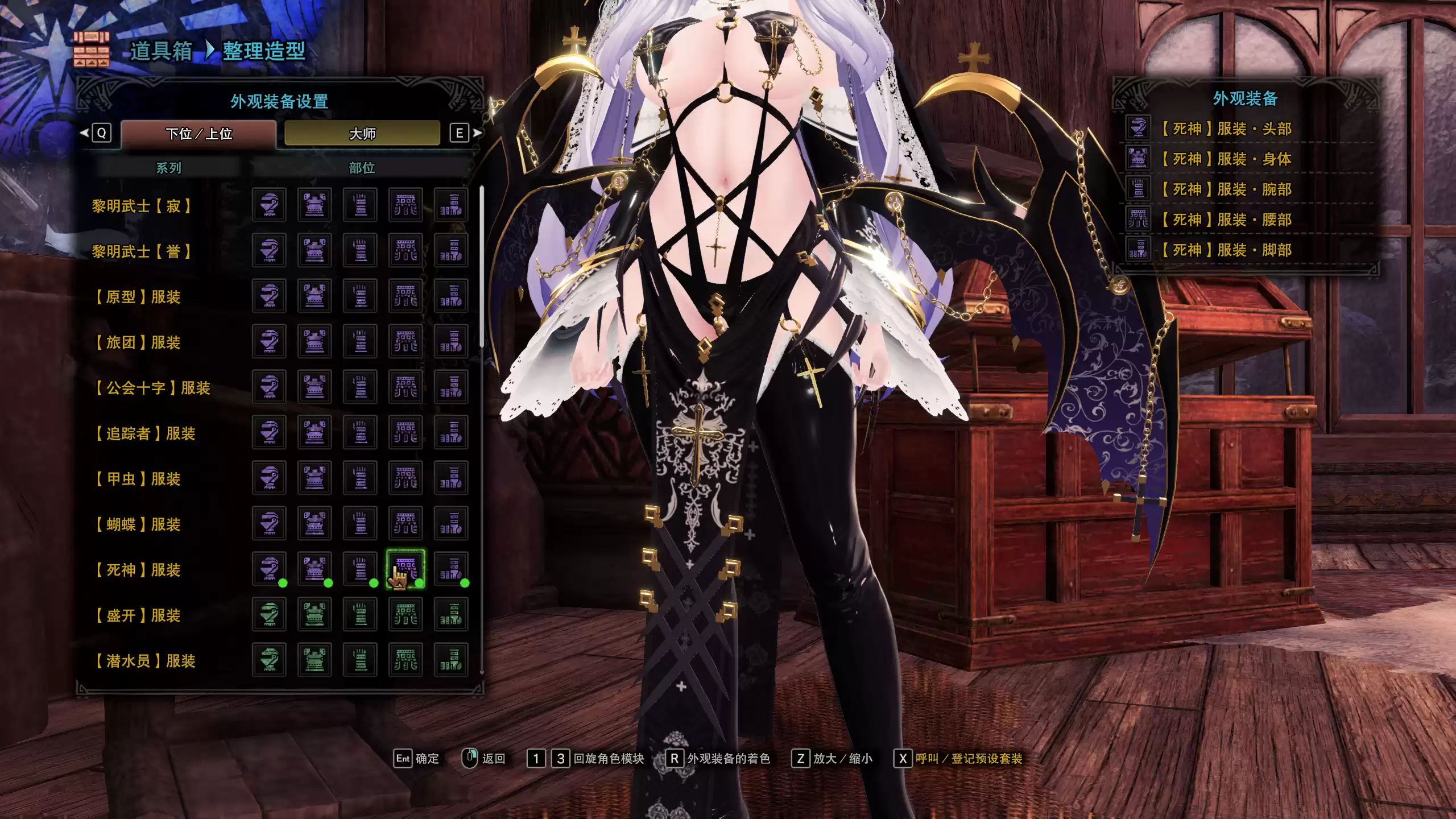Switch to the 下位／上位 tab
Viewport: 1456px width, 819px height.
pyautogui.click(x=198, y=134)
